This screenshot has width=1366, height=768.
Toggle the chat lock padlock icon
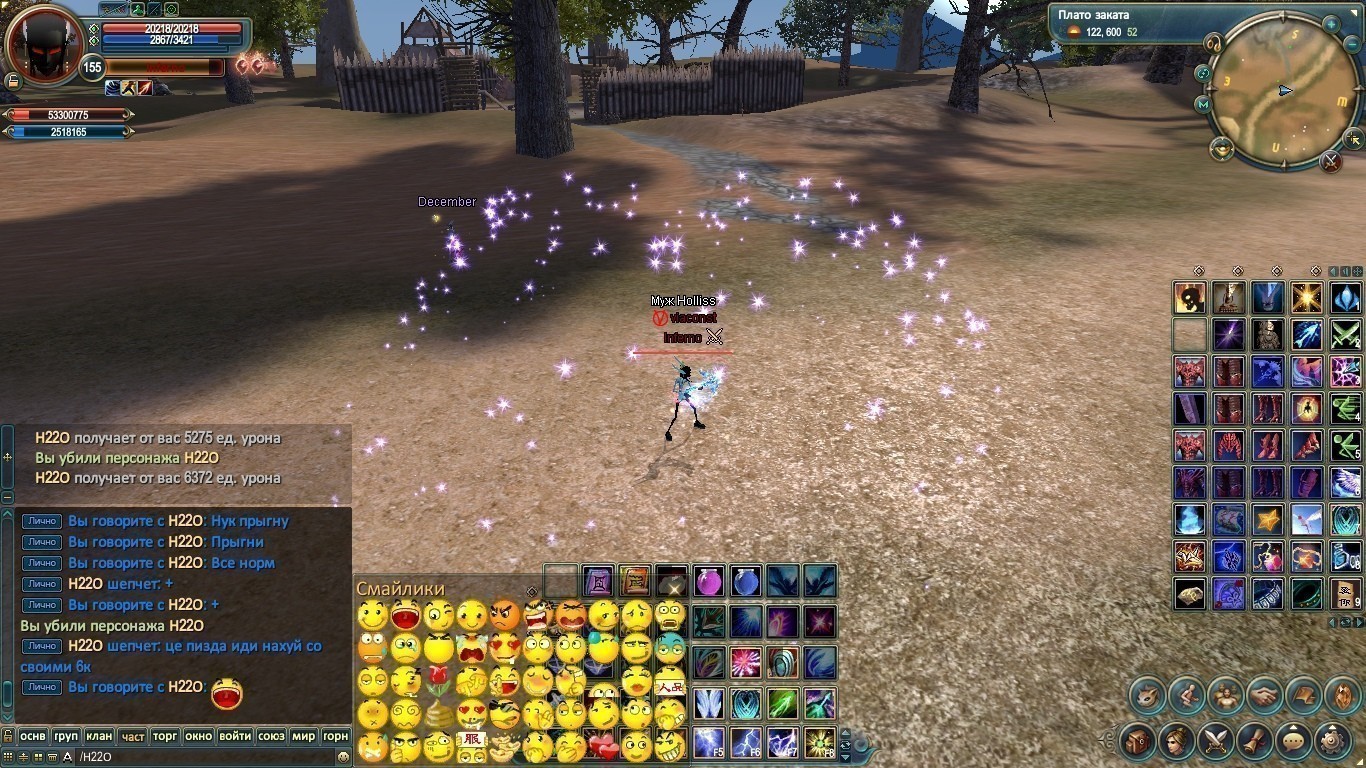click(8, 735)
